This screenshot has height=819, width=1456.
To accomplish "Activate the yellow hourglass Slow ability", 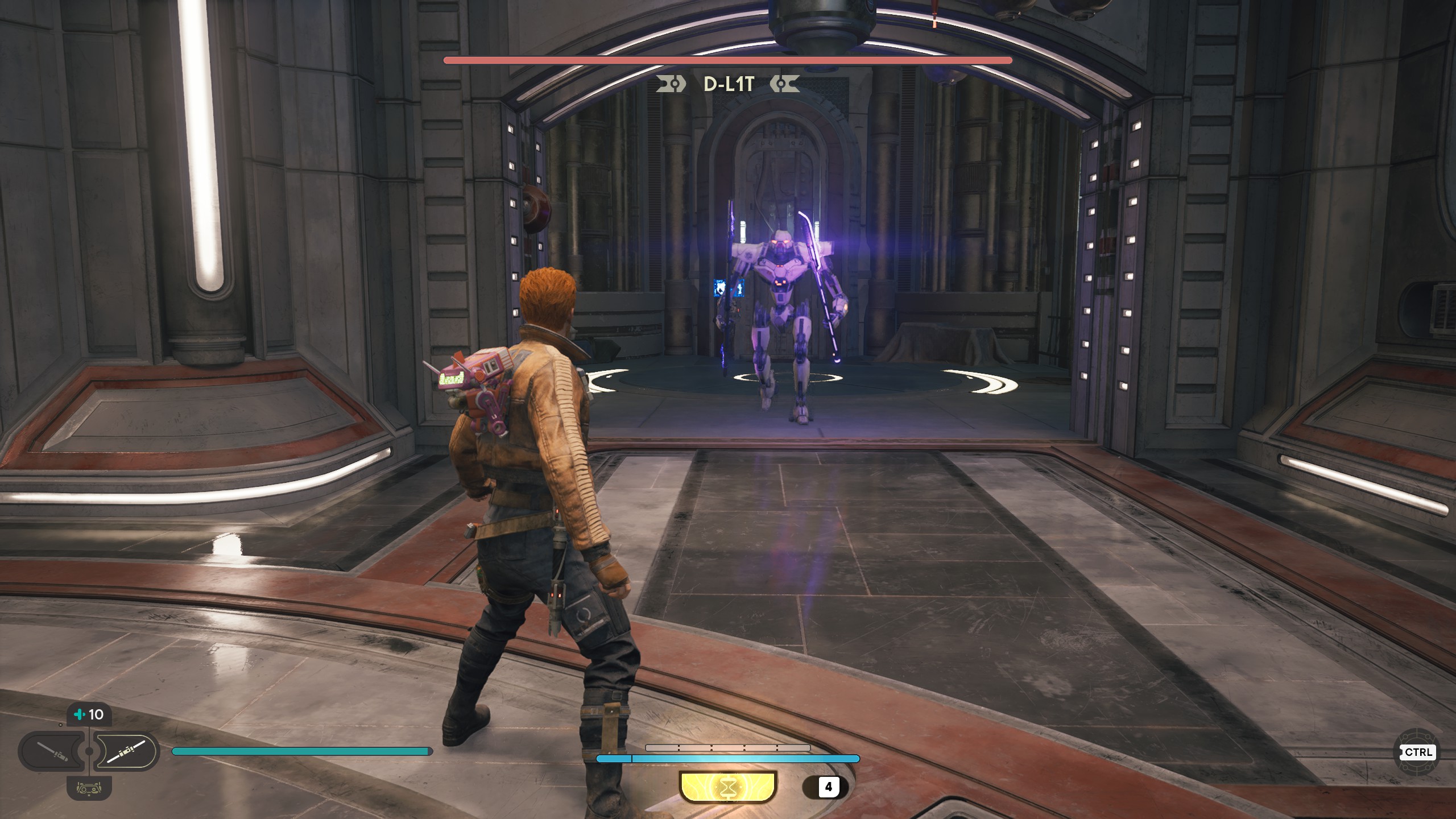I will click(x=727, y=787).
